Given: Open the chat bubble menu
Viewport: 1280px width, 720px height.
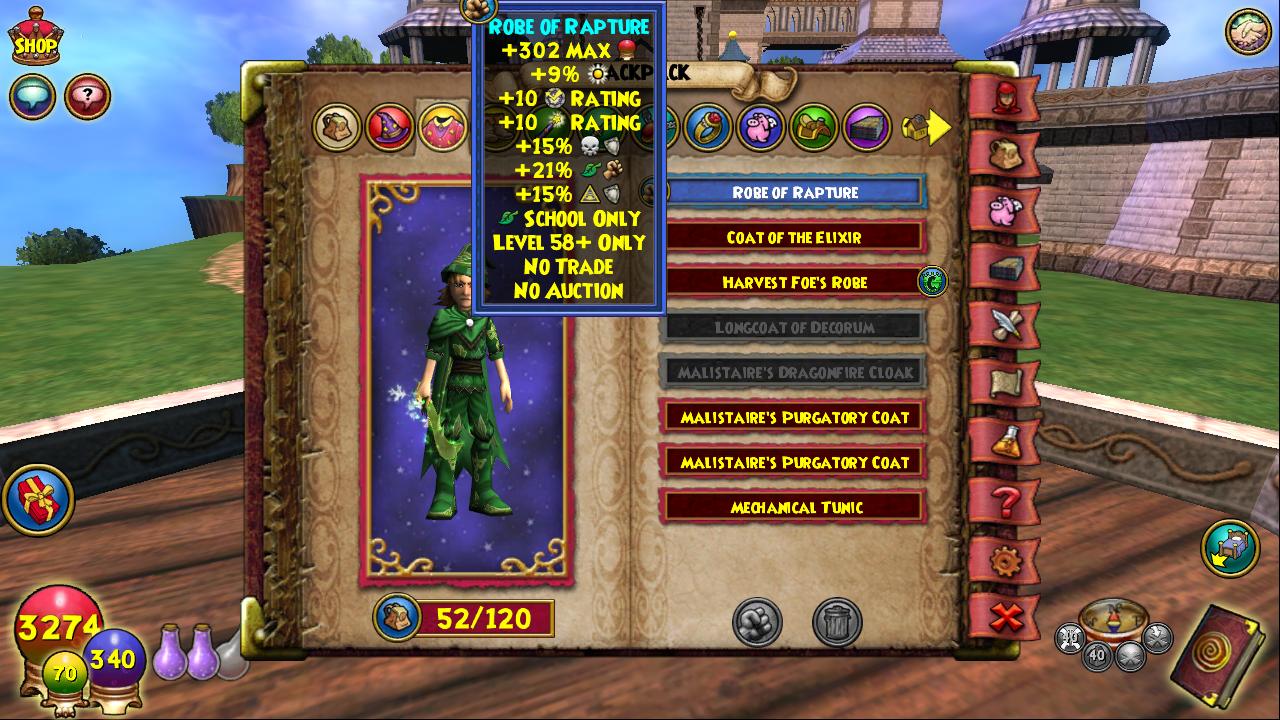Looking at the screenshot, I should click(32, 97).
